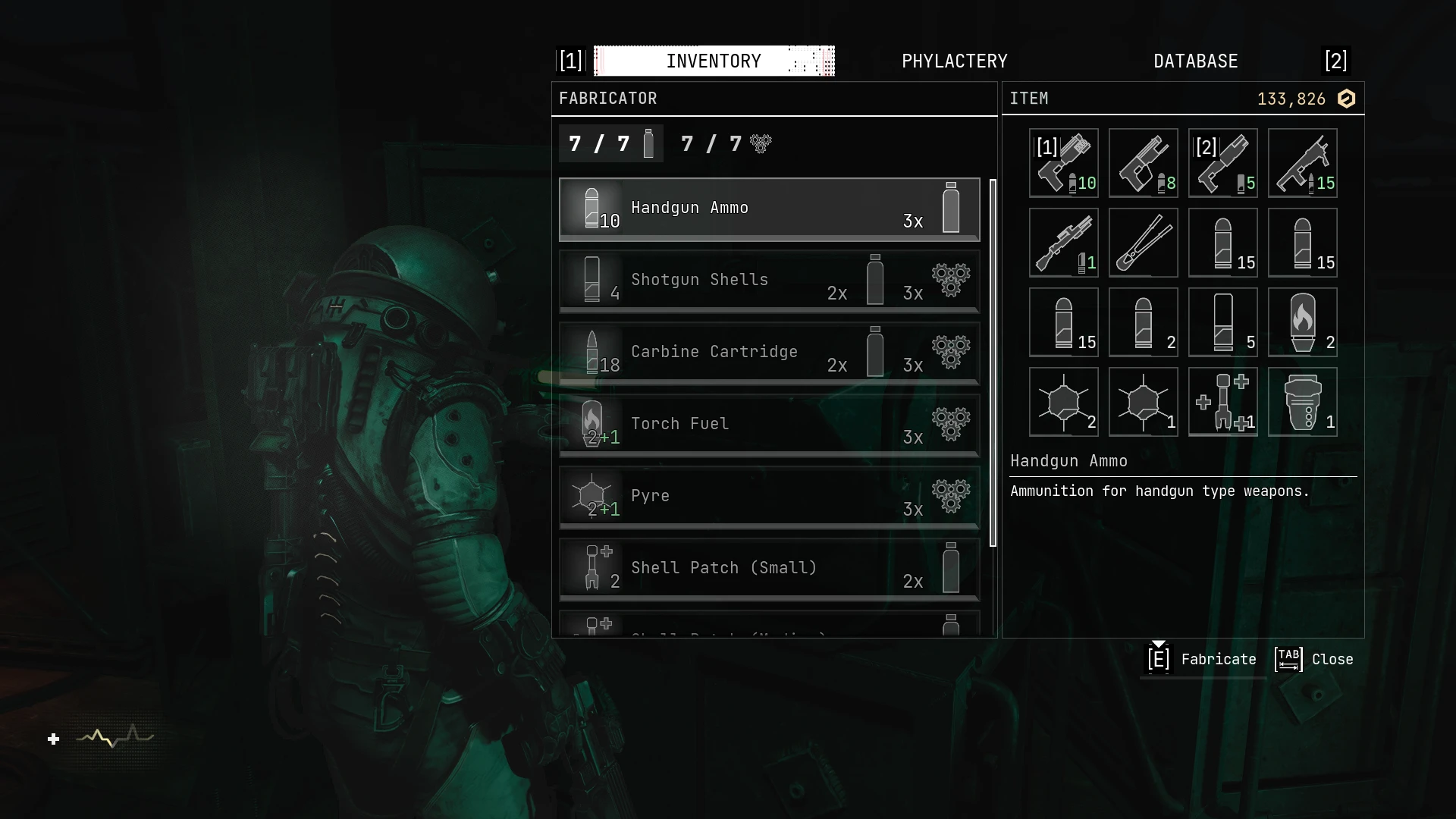This screenshot has width=1456, height=819.
Task: Select the weapon in quick slot [2]
Action: point(1222,163)
